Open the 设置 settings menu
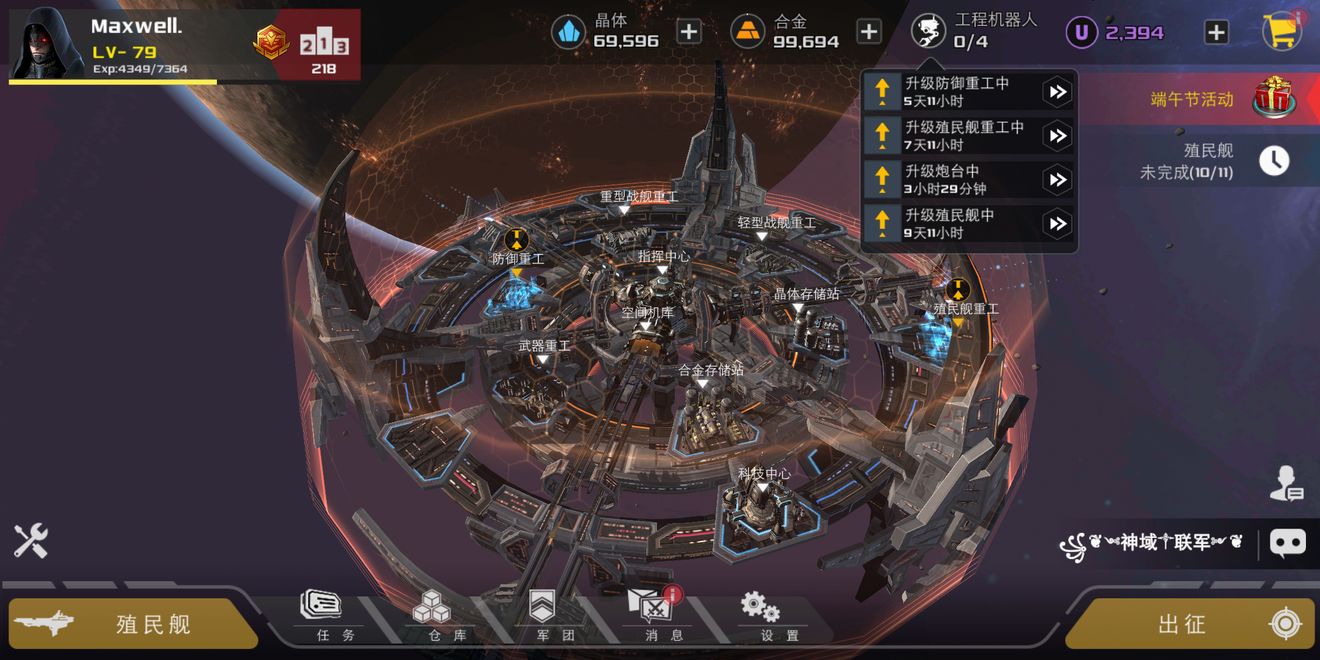This screenshot has height=660, width=1320. pos(761,615)
